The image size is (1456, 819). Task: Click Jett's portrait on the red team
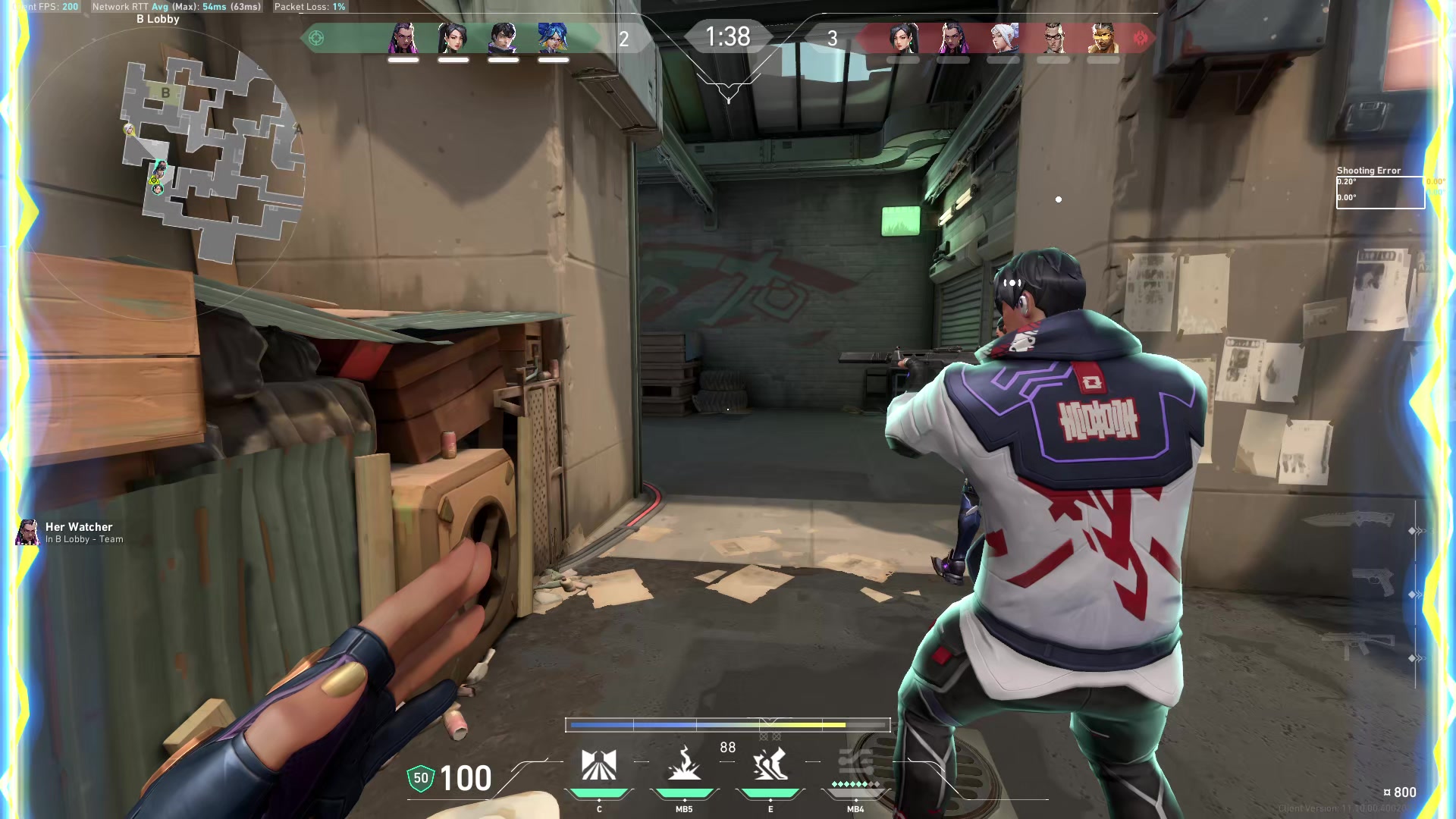tap(1003, 38)
